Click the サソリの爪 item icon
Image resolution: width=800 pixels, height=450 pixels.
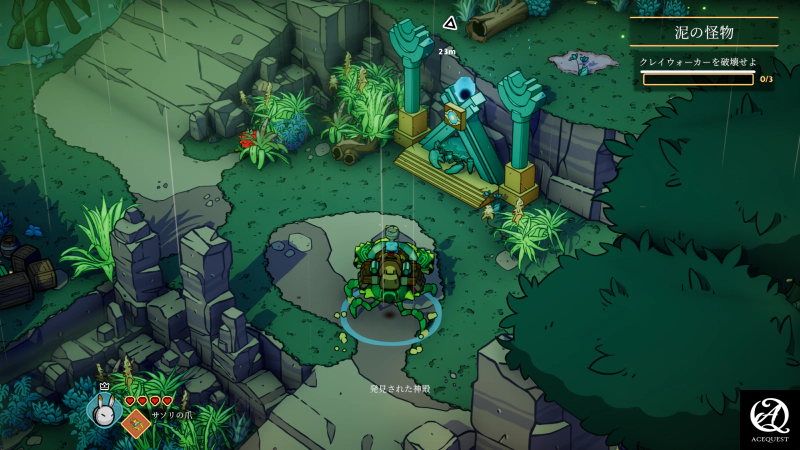[x=135, y=422]
